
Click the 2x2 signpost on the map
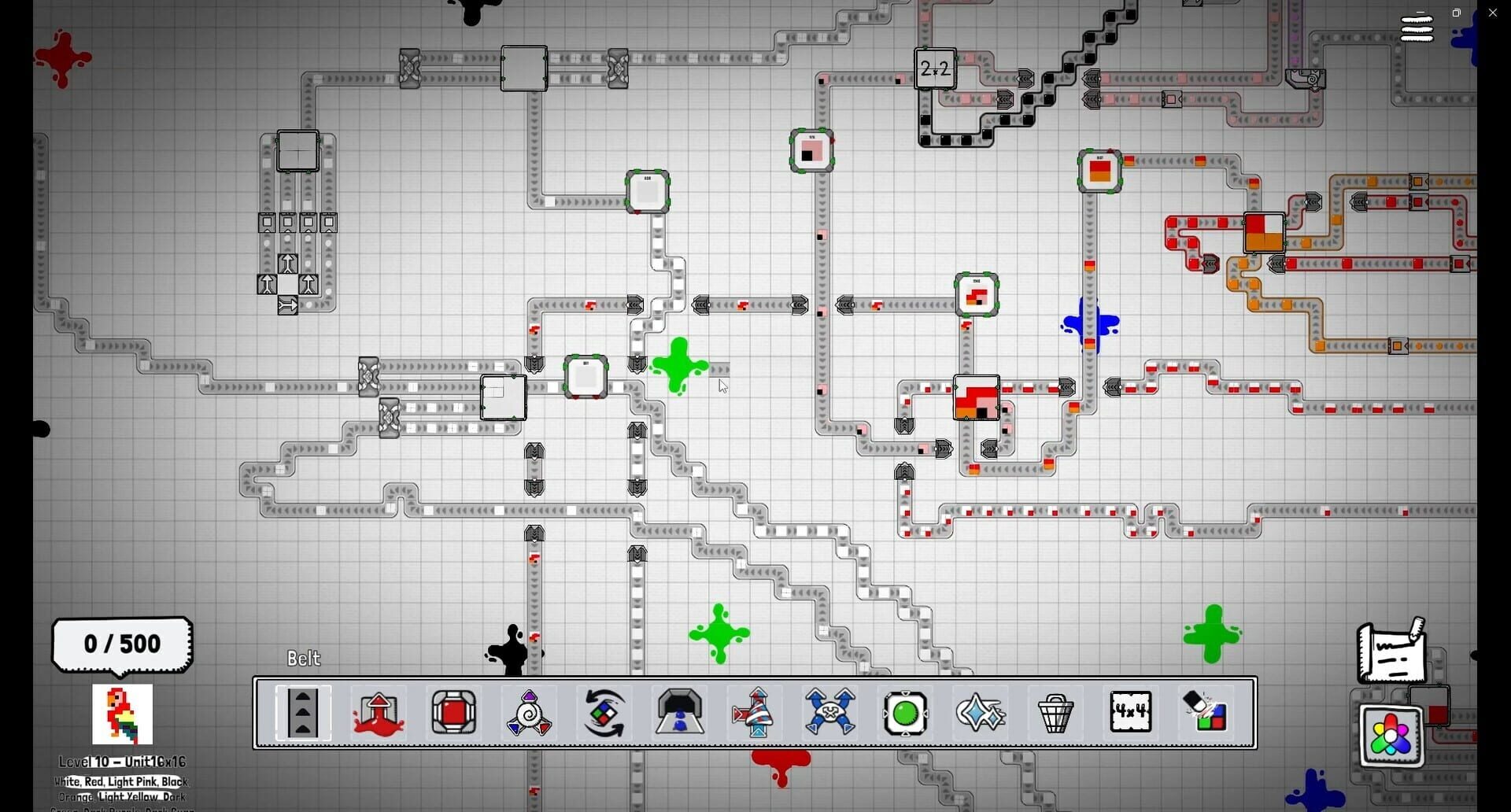(x=935, y=68)
